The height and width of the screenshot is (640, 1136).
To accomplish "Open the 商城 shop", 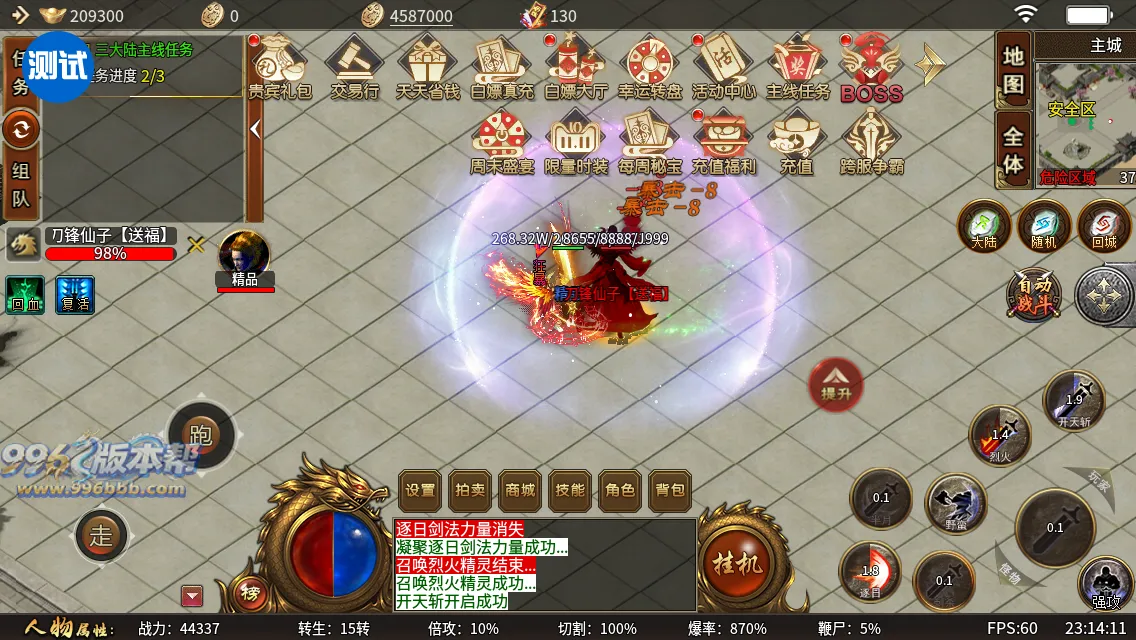I will (x=520, y=490).
